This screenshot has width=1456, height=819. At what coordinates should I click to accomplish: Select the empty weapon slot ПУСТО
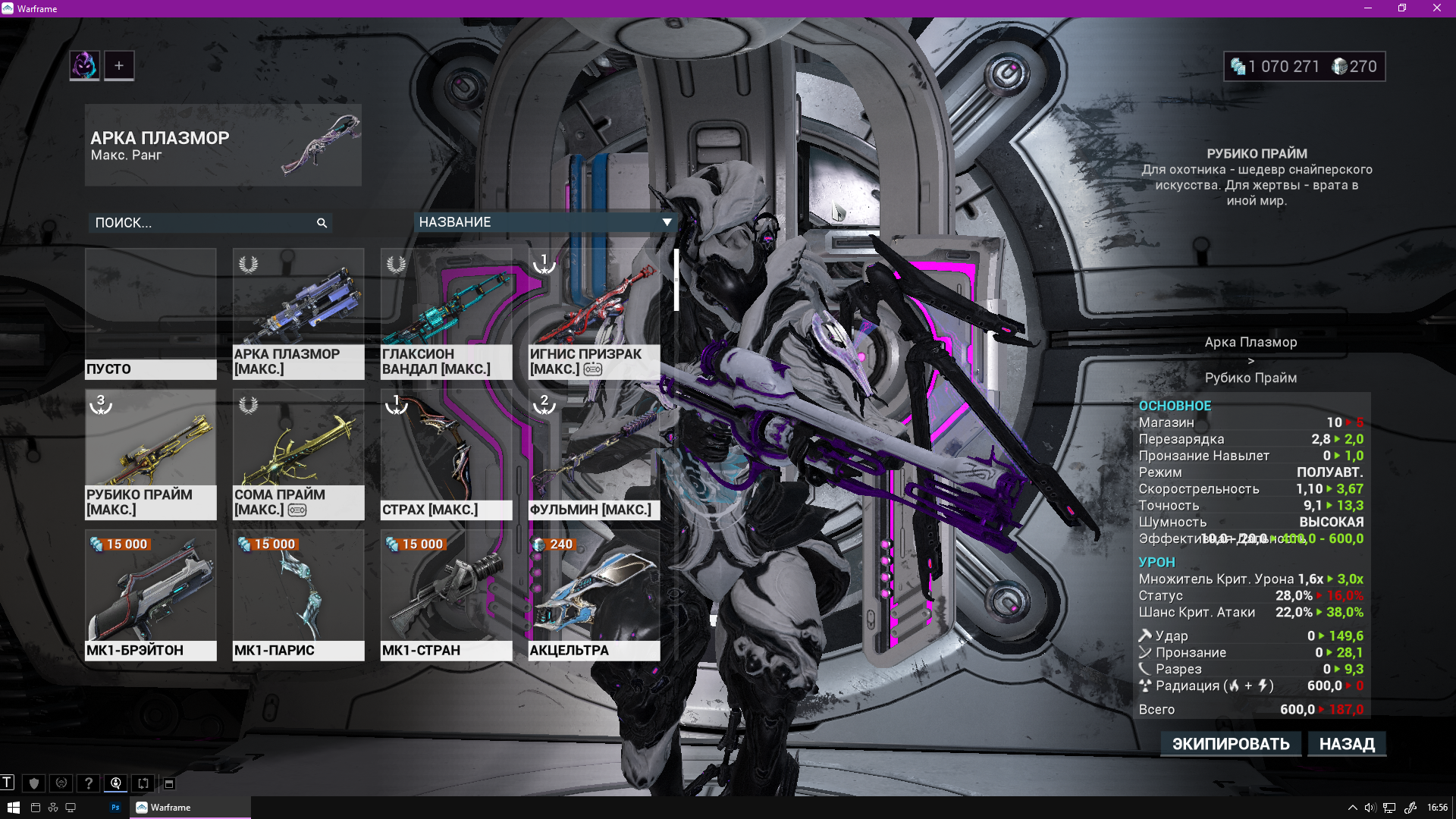(150, 313)
